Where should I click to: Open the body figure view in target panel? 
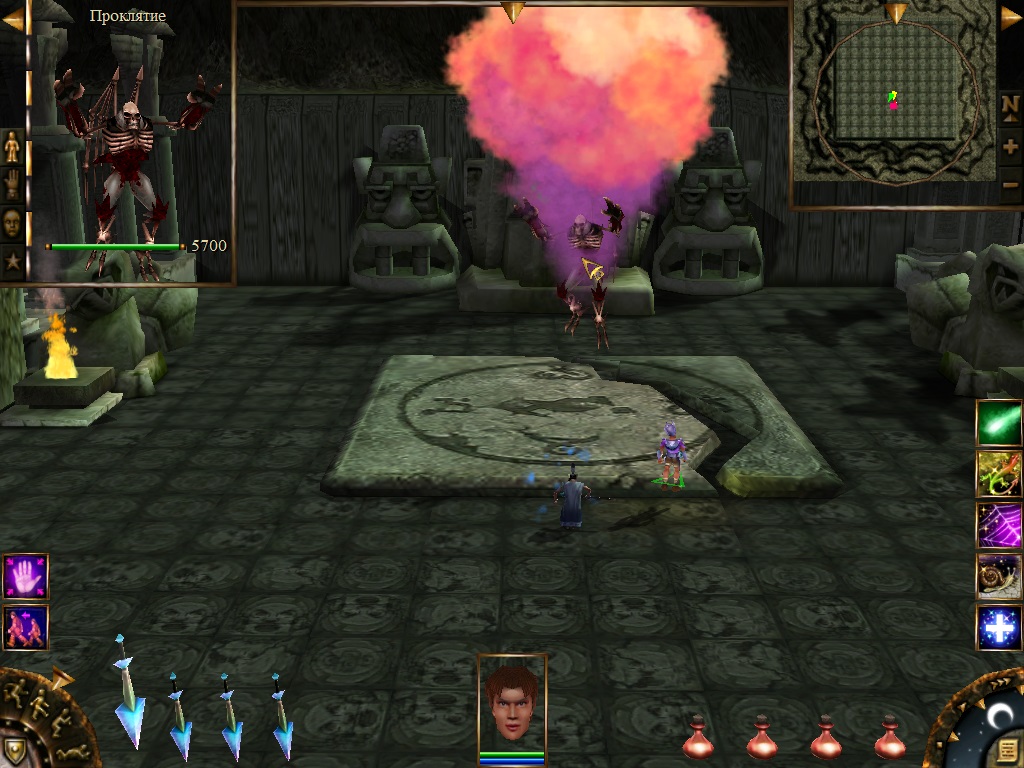pyautogui.click(x=12, y=147)
